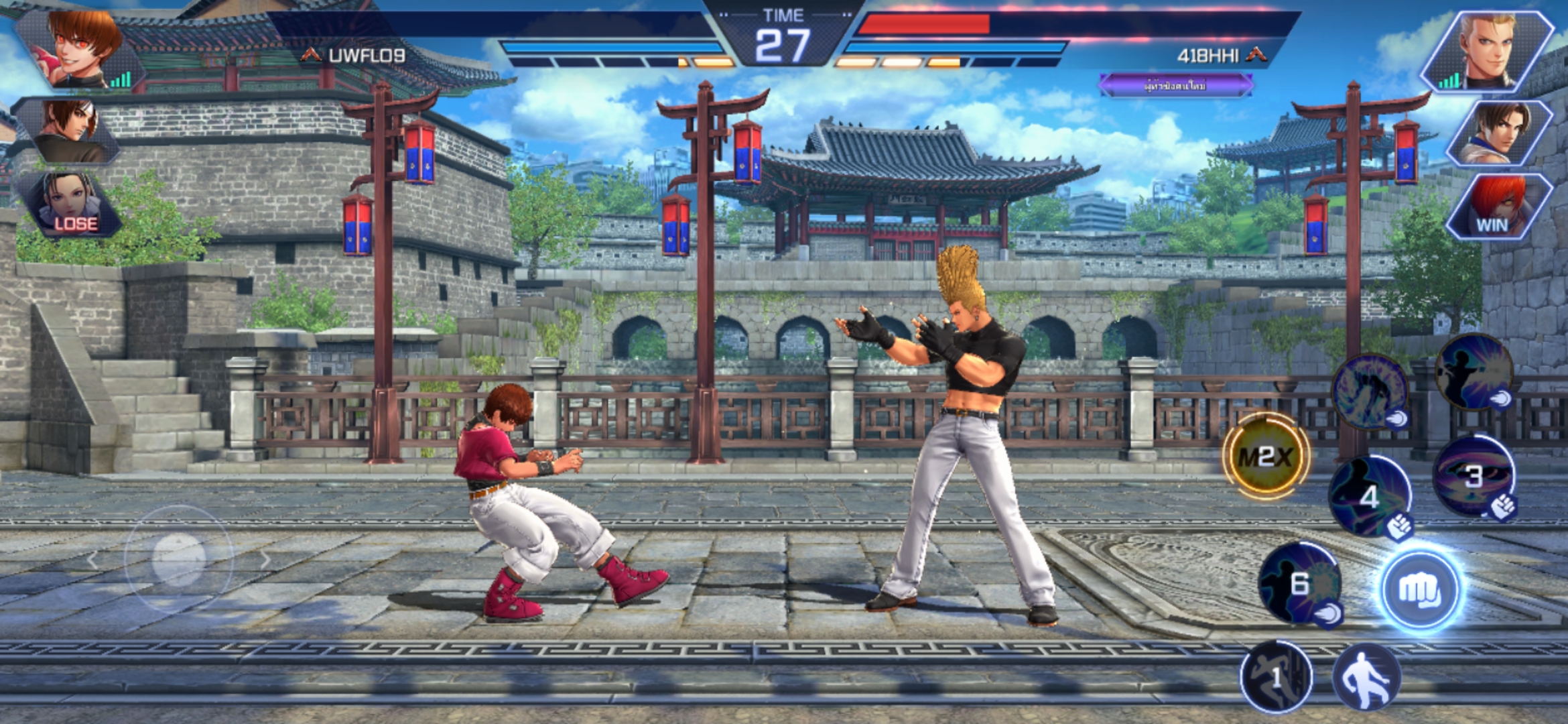Viewport: 1568px width, 724px height.
Task: Tap the basic punch attack button
Action: click(x=1419, y=591)
